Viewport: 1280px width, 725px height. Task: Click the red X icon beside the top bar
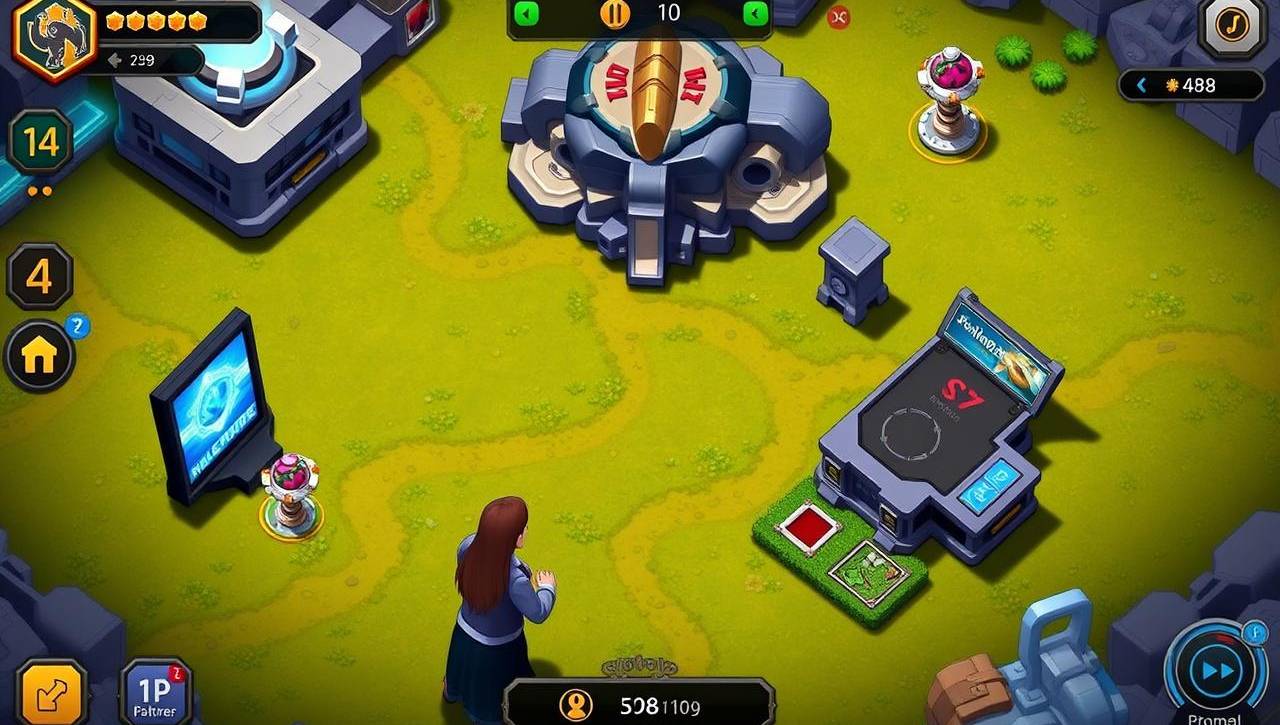click(838, 17)
